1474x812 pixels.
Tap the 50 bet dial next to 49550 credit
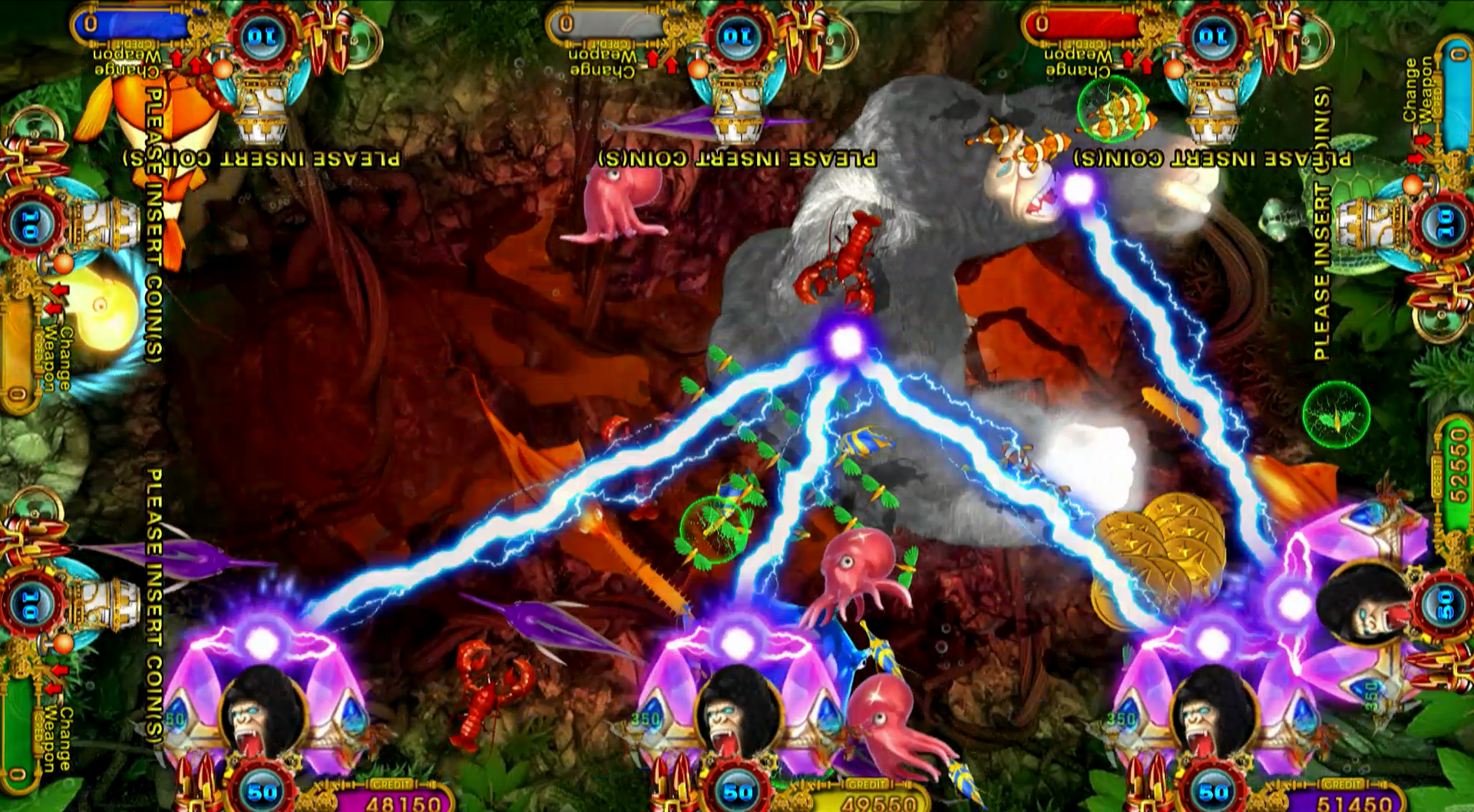click(738, 791)
